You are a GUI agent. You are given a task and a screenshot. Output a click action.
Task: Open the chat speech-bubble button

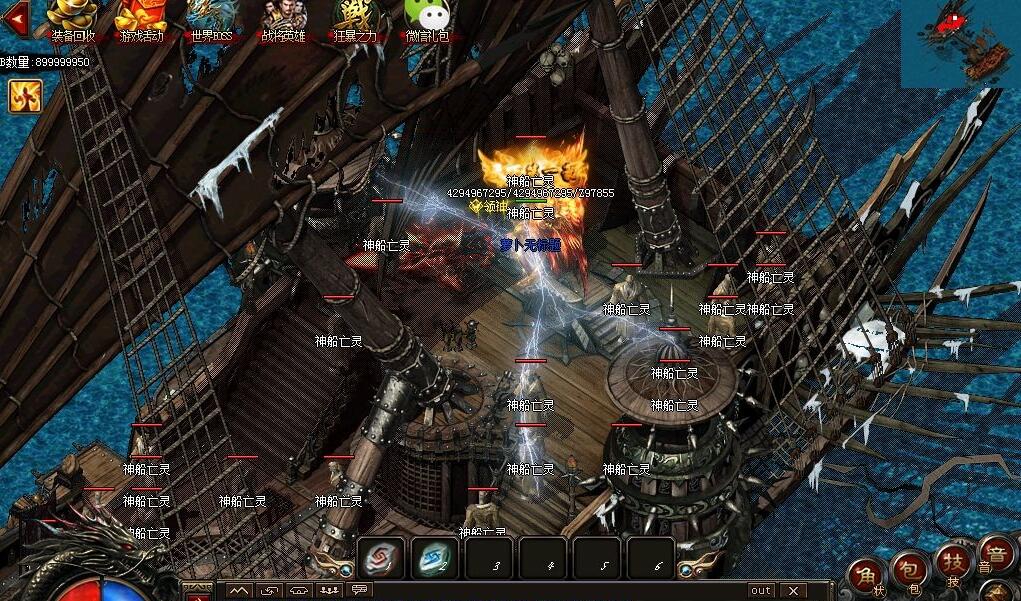point(359,590)
